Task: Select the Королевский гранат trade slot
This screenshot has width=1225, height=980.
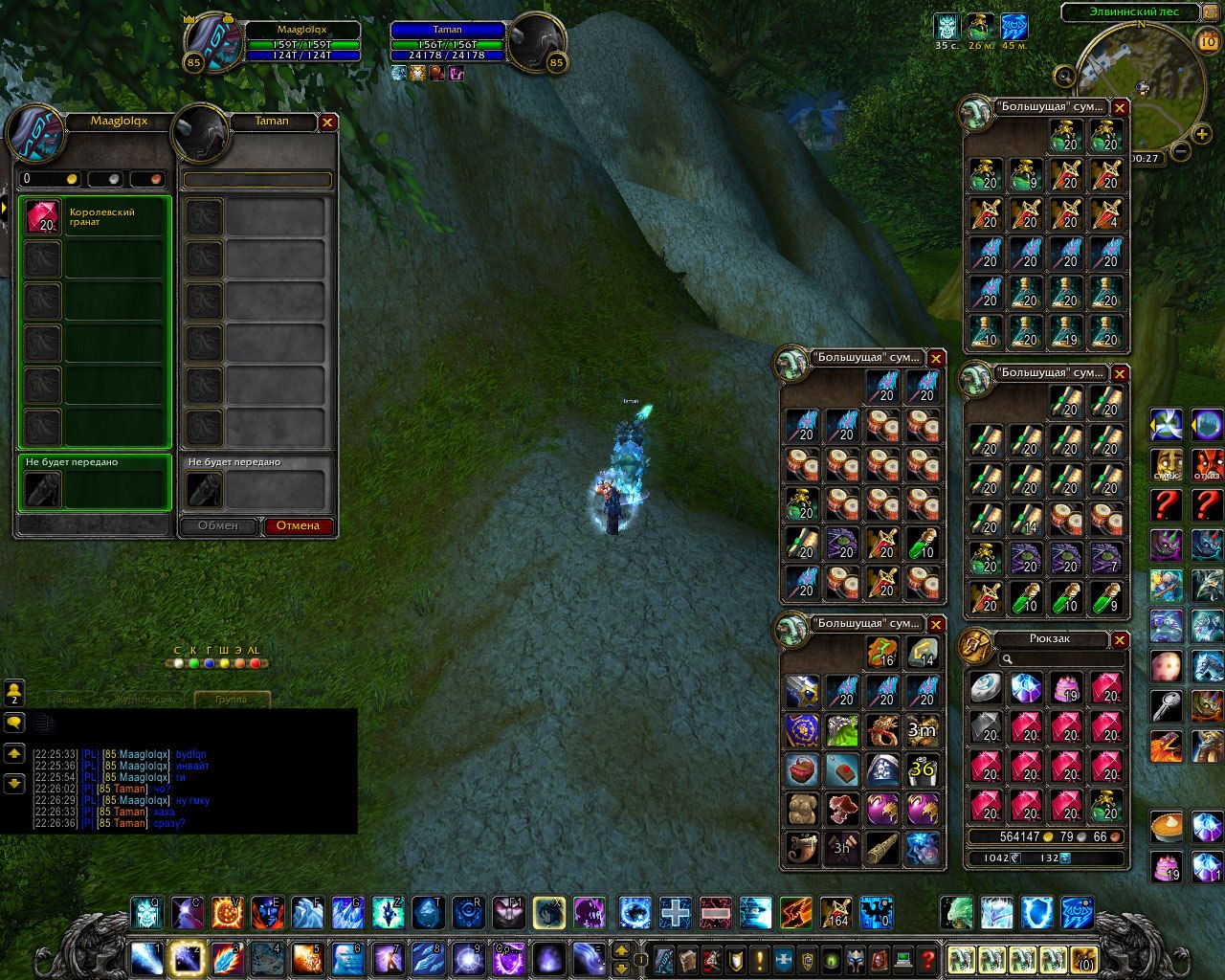Action: click(43, 217)
